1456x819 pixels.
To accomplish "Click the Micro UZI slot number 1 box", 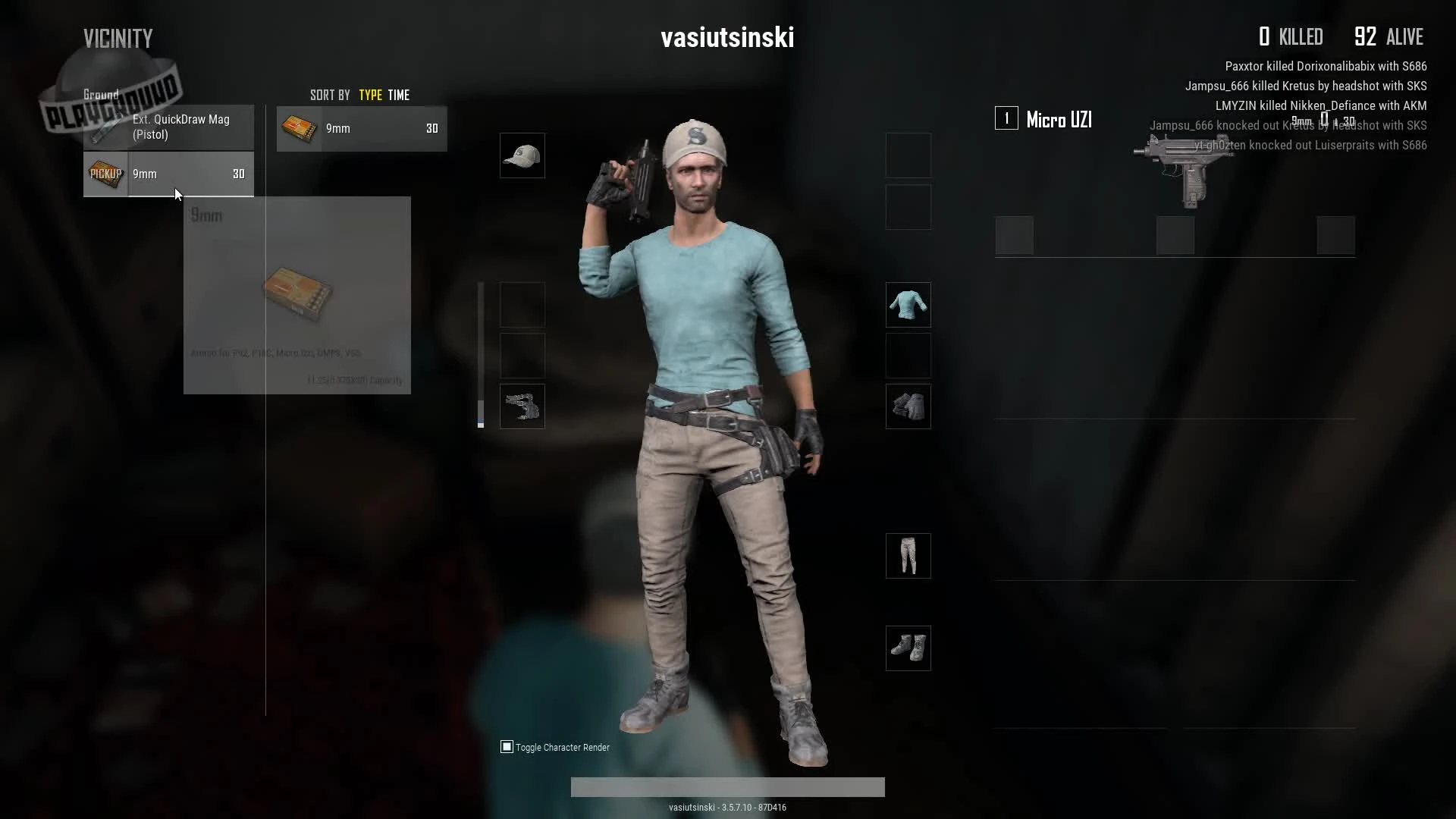I will pyautogui.click(x=1006, y=118).
